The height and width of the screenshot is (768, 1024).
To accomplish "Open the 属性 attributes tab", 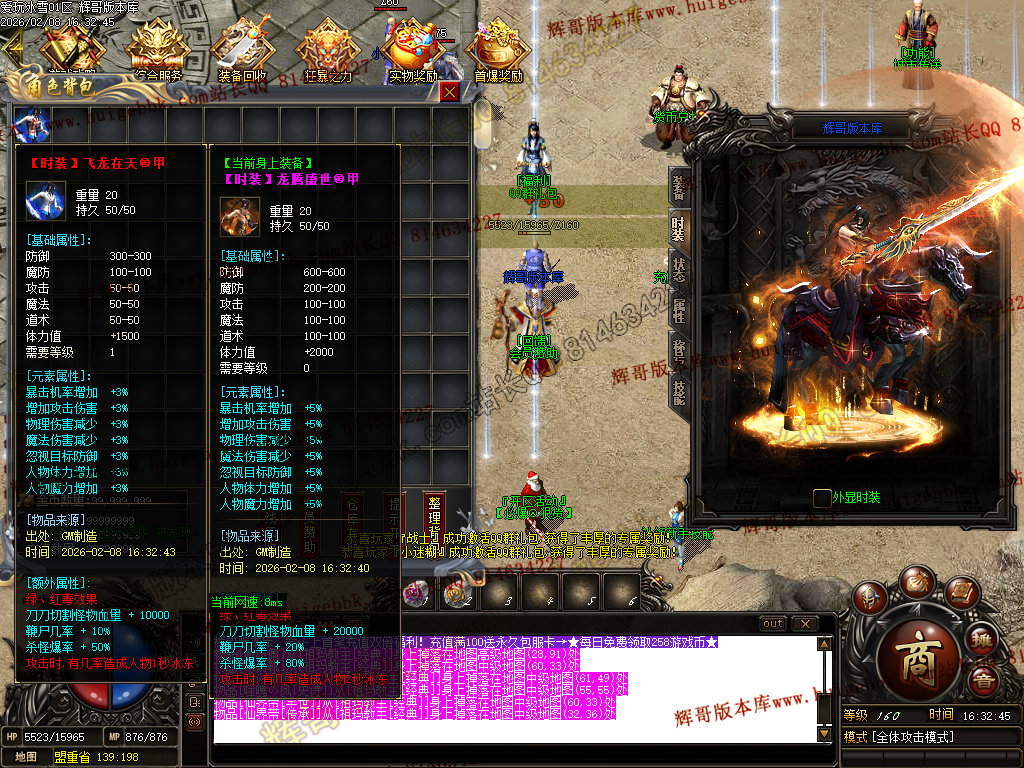I will click(679, 311).
